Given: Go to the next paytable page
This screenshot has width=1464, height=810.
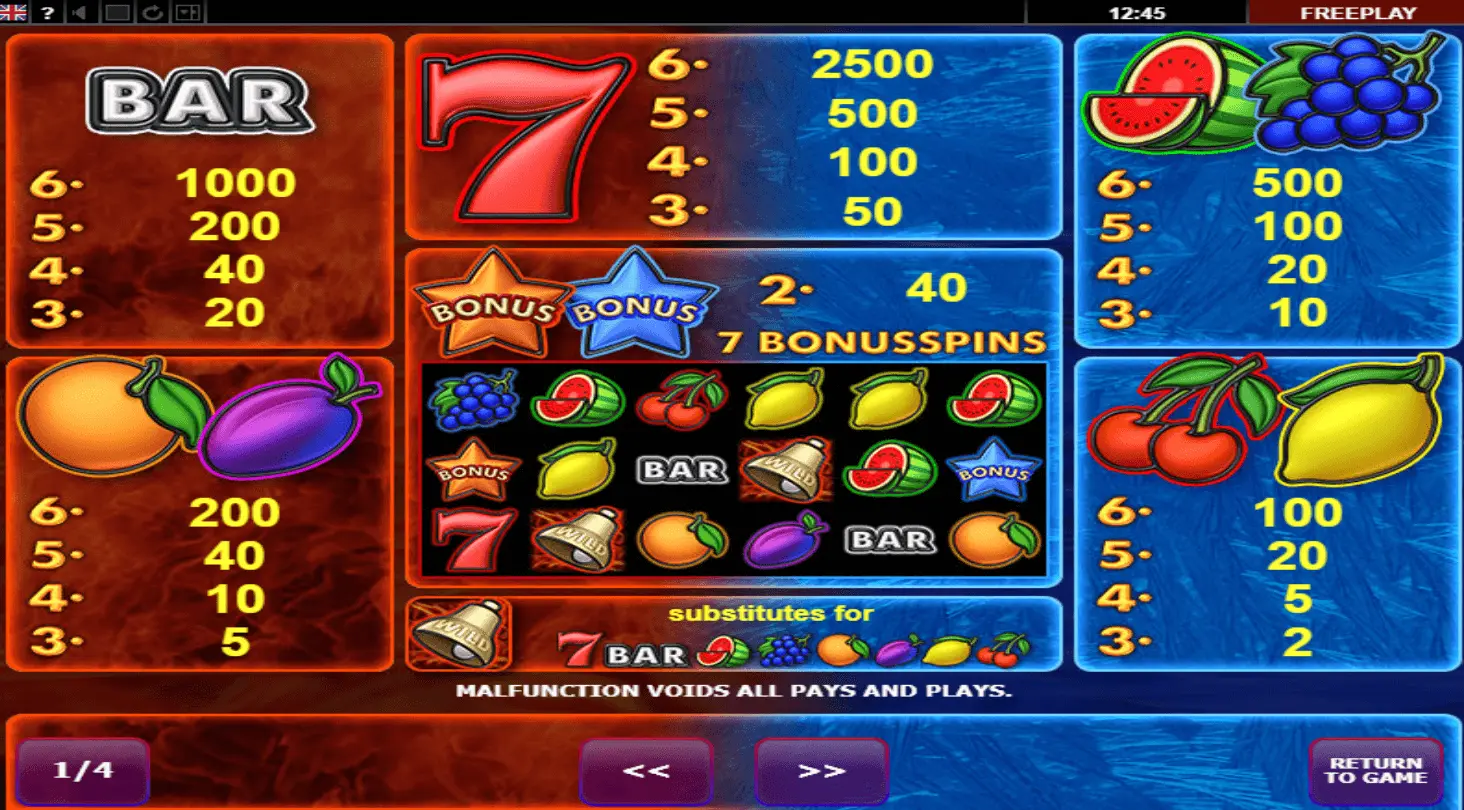Looking at the screenshot, I should click(x=821, y=771).
